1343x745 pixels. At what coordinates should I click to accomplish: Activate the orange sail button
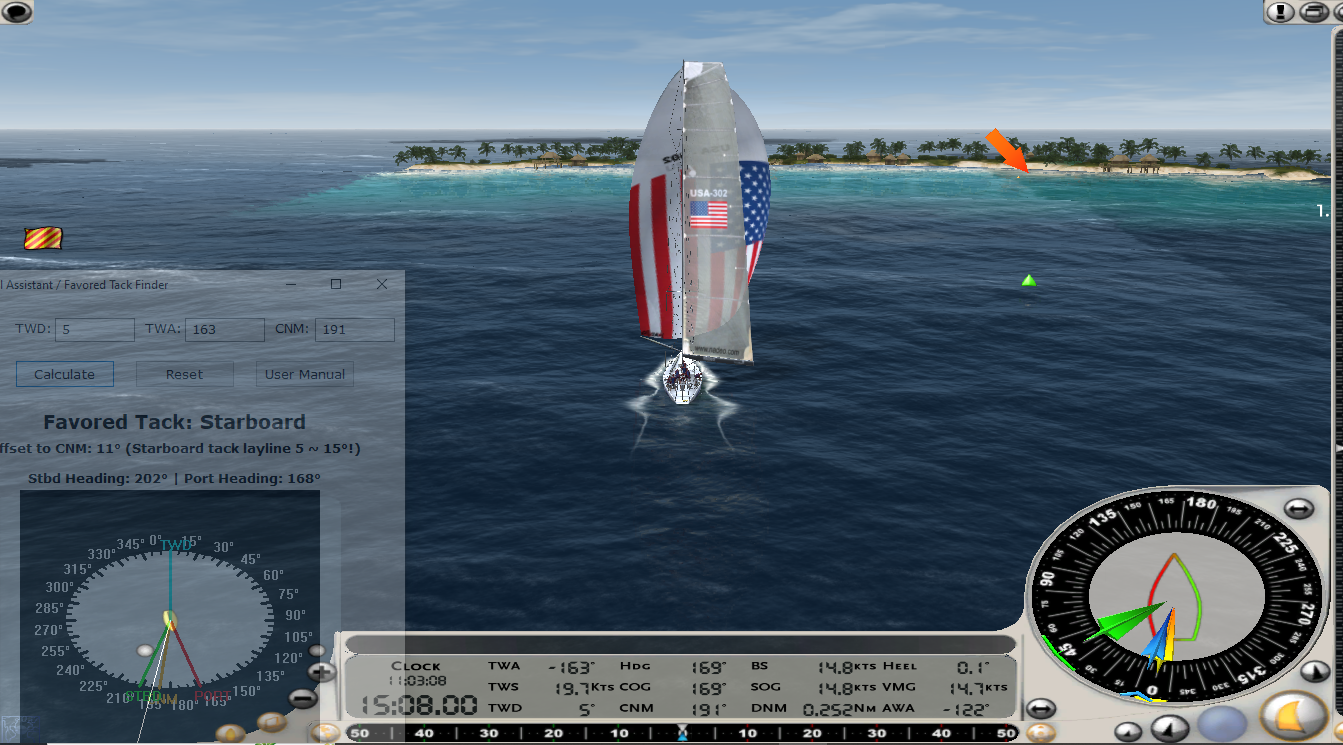[1293, 714]
